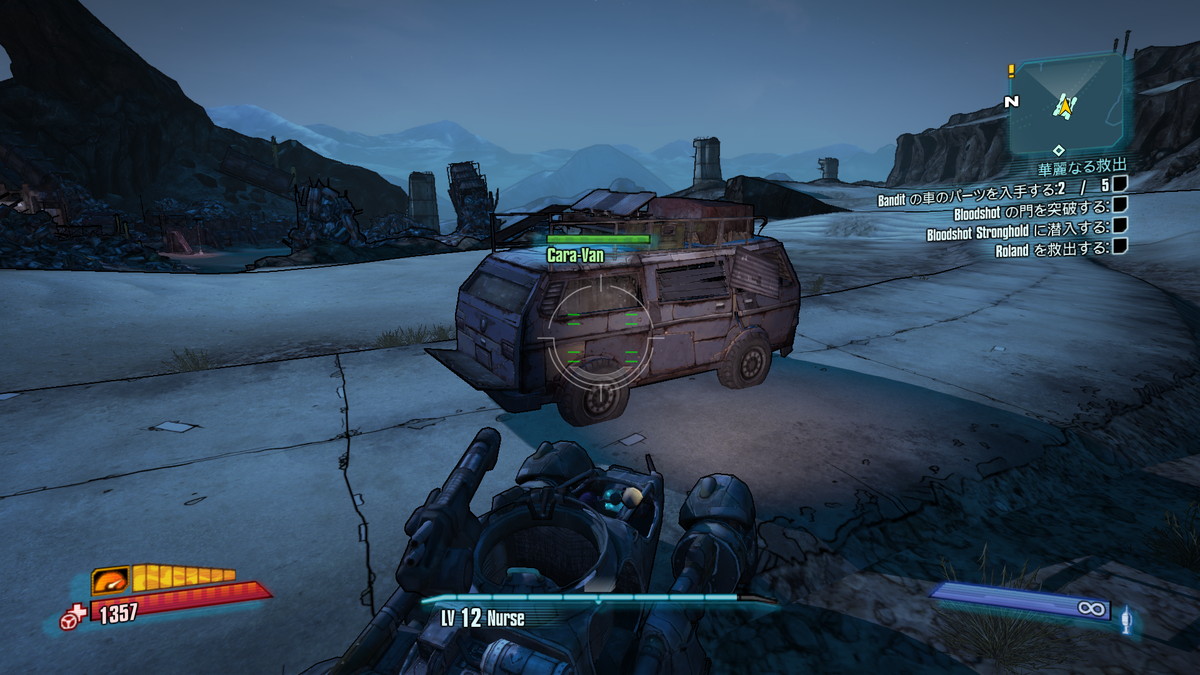The height and width of the screenshot is (675, 1200).
Task: Open the minimap in the corner
Action: click(x=1066, y=103)
